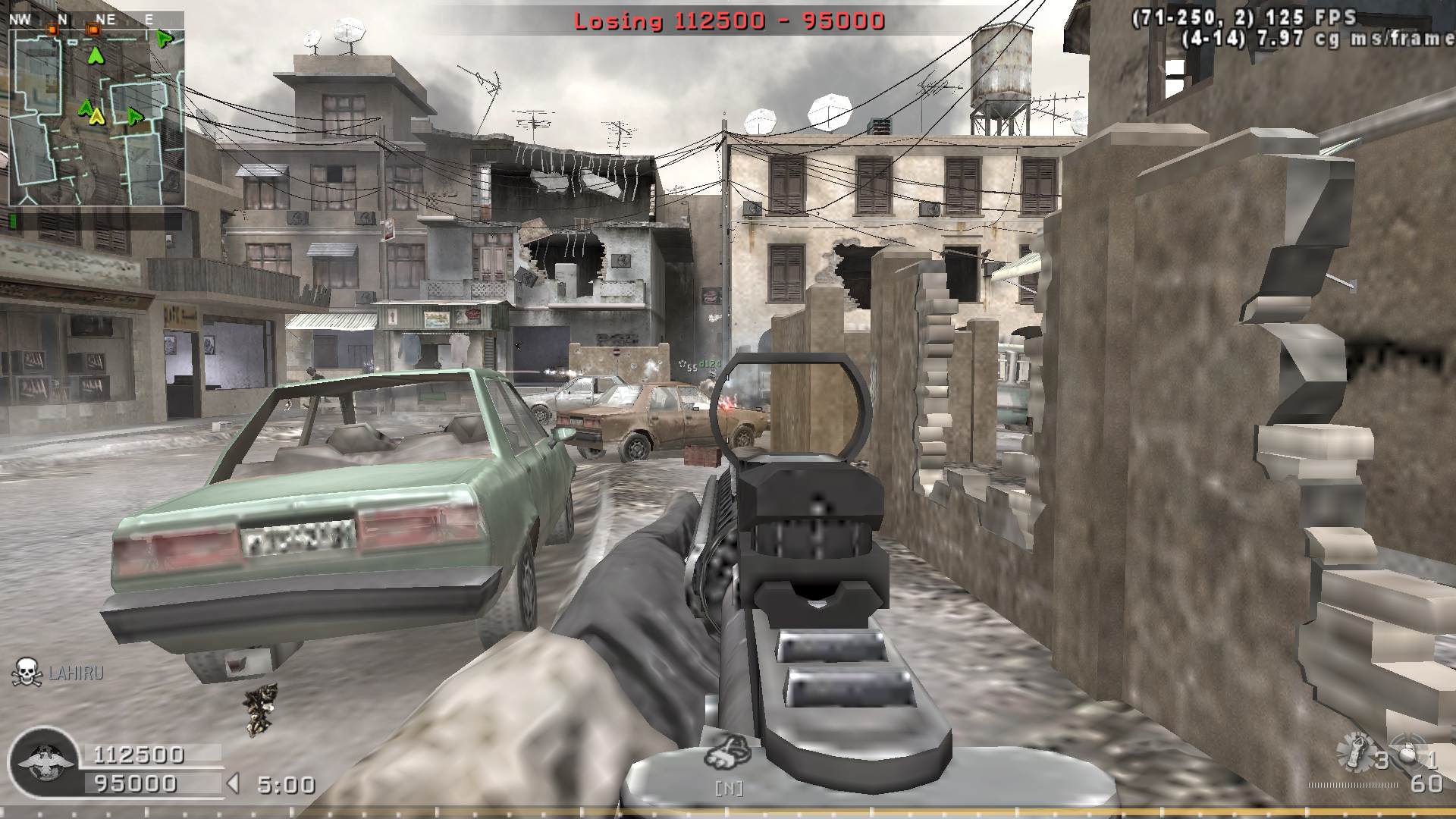This screenshot has height=819, width=1456.
Task: Select the special grenade icon
Action: [x=1356, y=751]
